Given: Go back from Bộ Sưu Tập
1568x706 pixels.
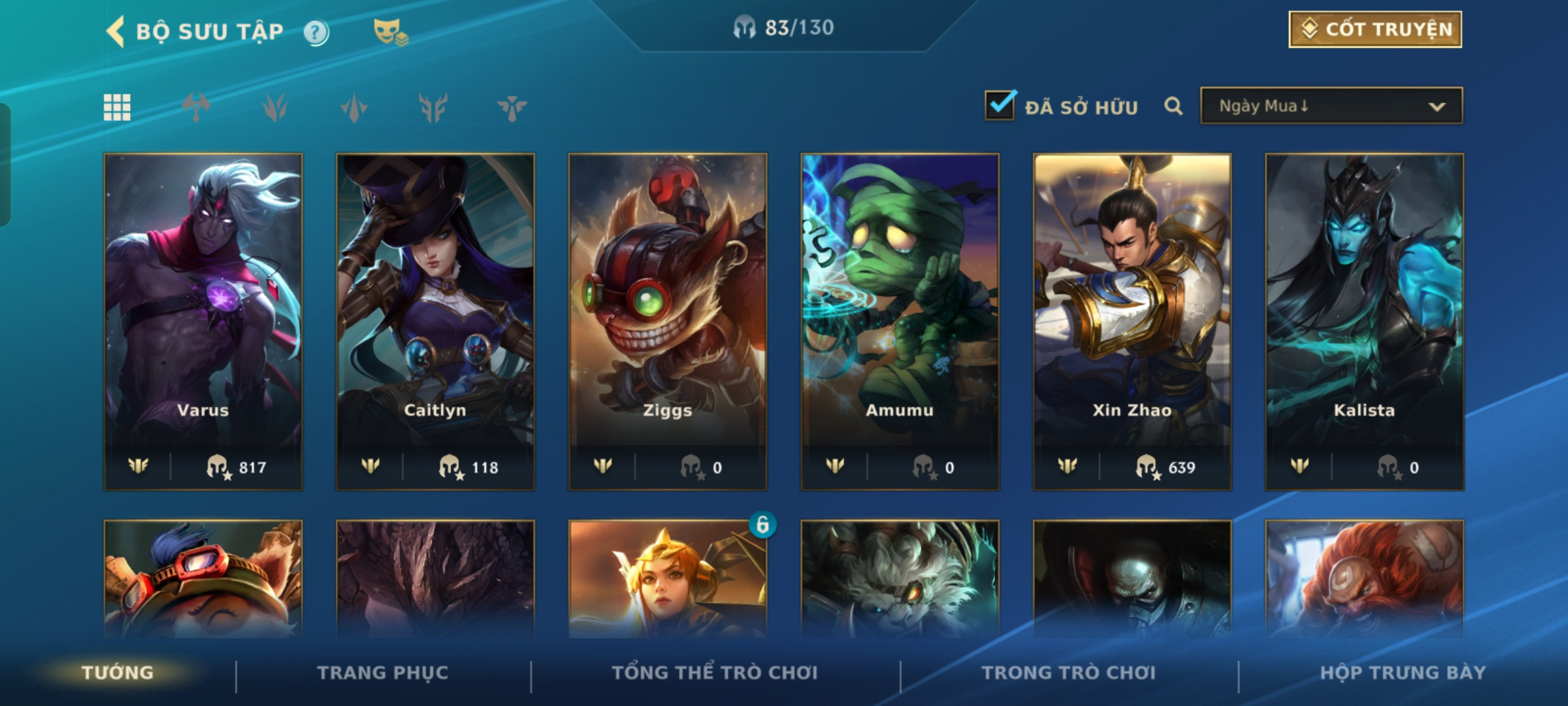Looking at the screenshot, I should [116, 31].
